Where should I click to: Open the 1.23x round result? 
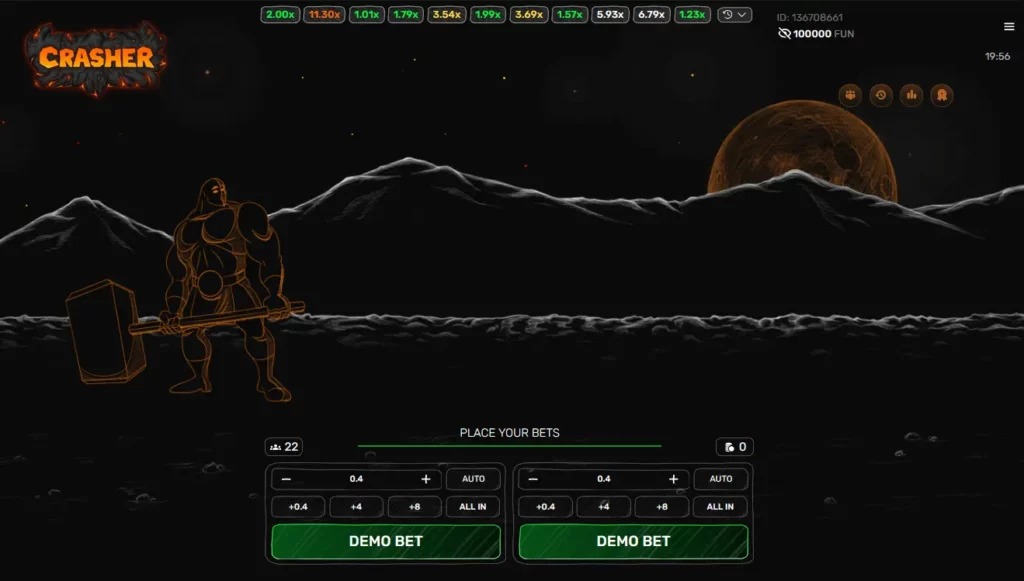tap(692, 15)
